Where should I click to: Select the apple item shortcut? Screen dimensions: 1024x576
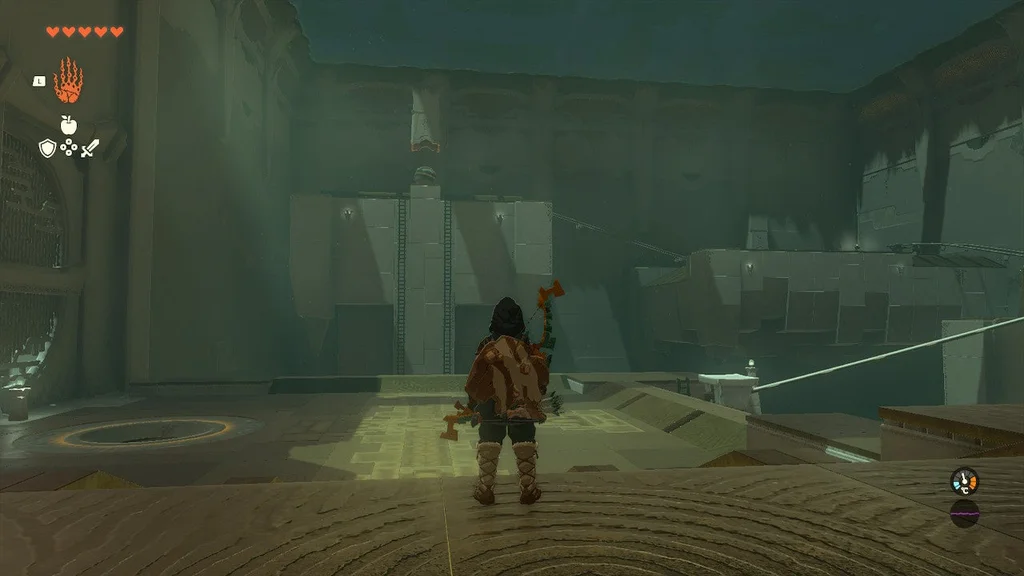68,125
